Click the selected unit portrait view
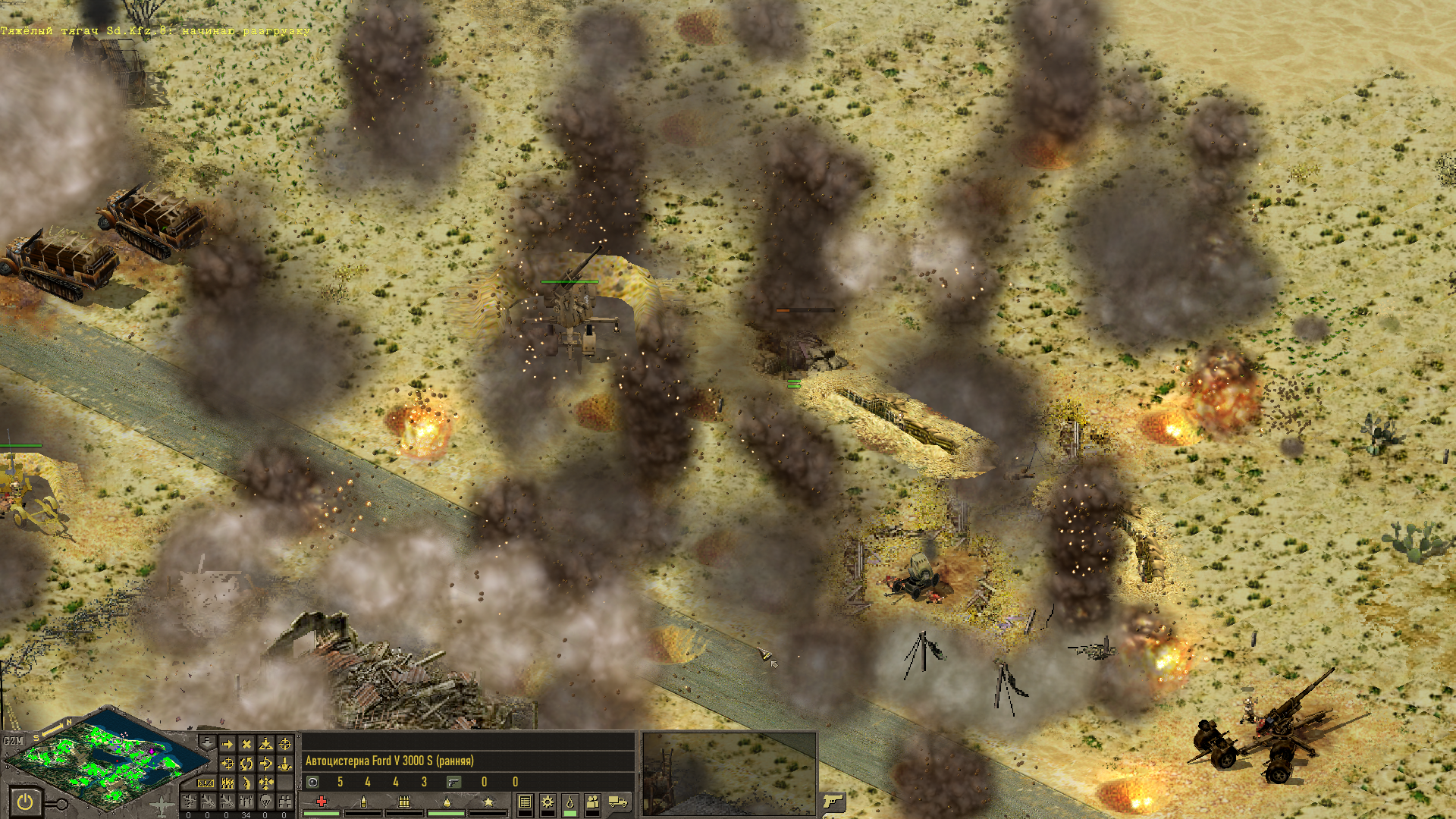The height and width of the screenshot is (819, 1456). 729,773
